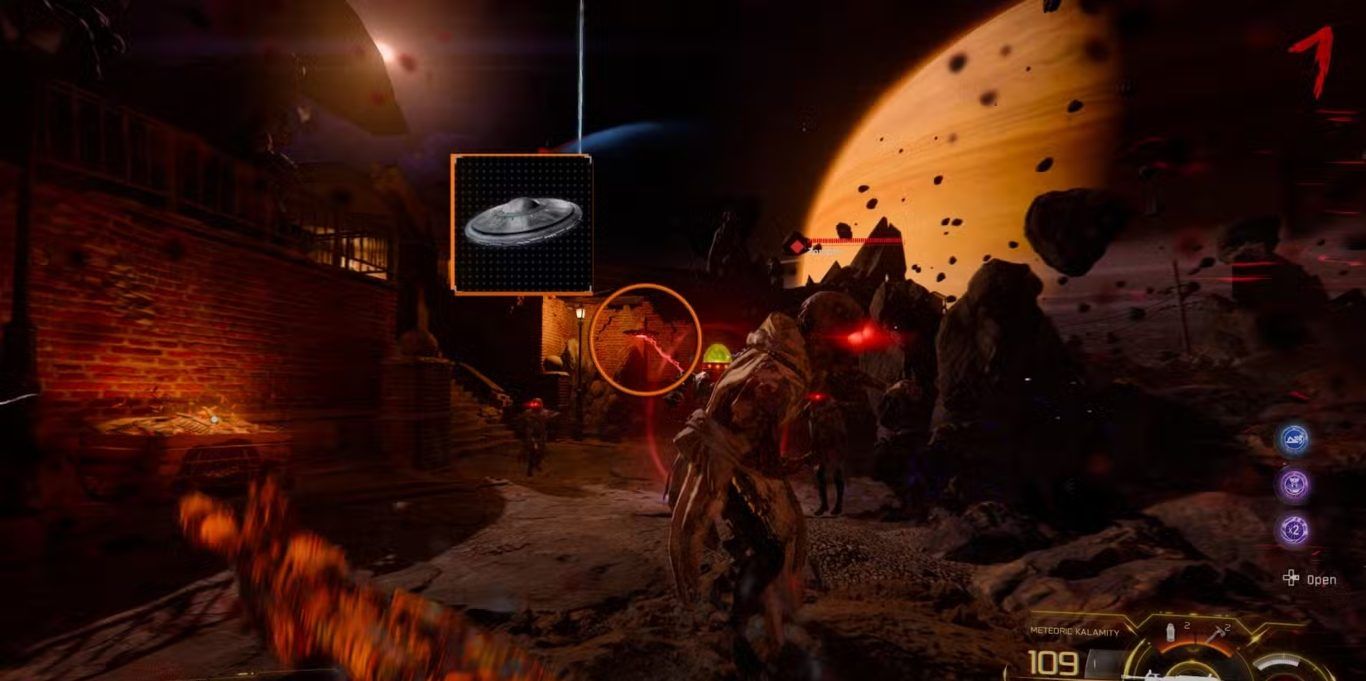
Task: Select the x2 double points icon
Action: click(x=1296, y=530)
